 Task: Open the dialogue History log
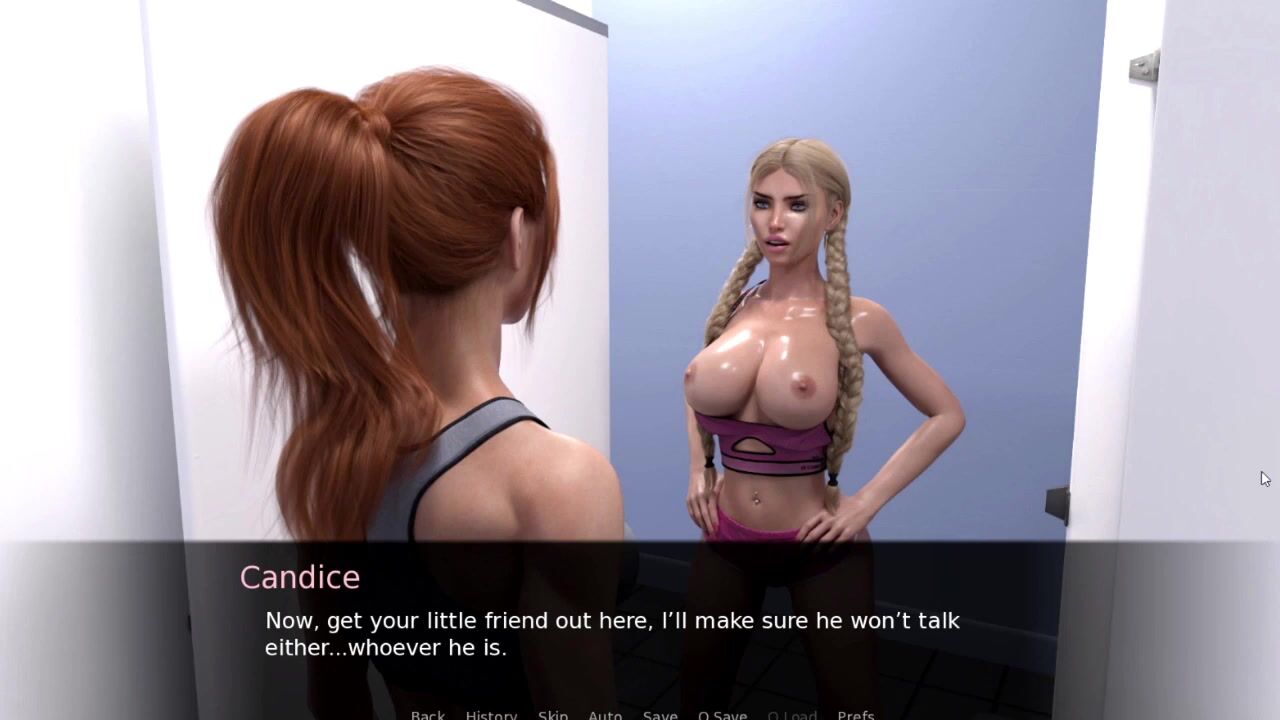click(x=491, y=715)
